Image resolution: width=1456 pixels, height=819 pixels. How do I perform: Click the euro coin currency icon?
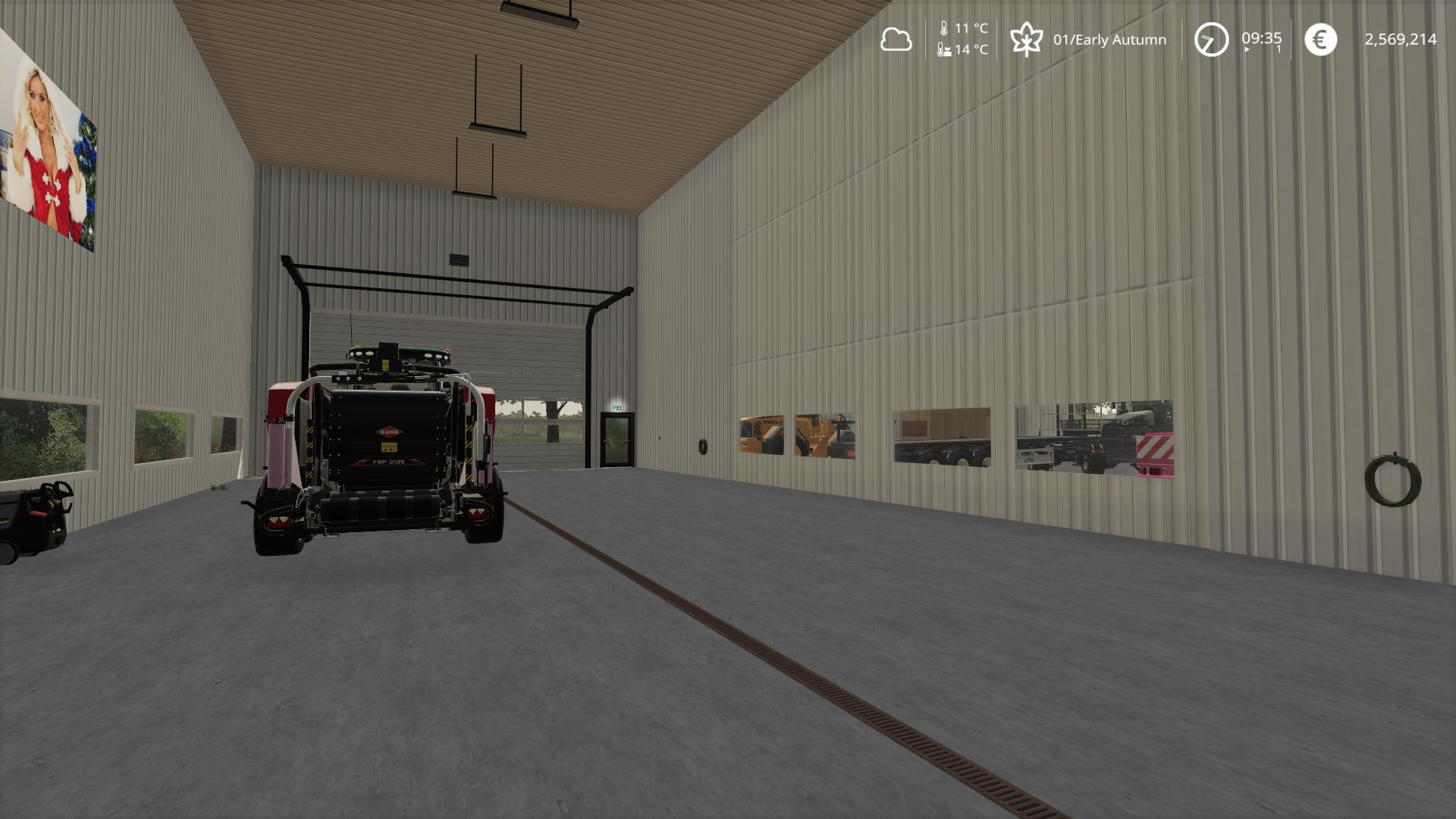[x=1319, y=39]
